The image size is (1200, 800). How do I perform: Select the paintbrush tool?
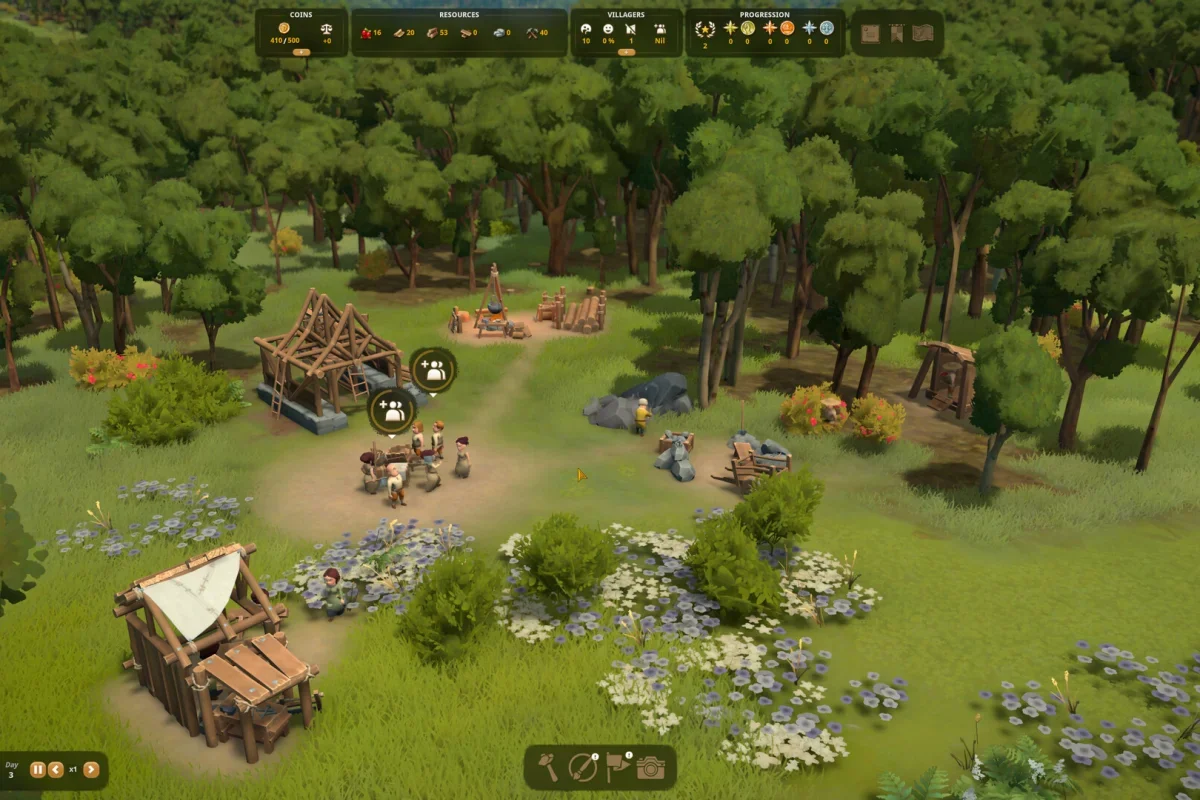click(x=582, y=767)
